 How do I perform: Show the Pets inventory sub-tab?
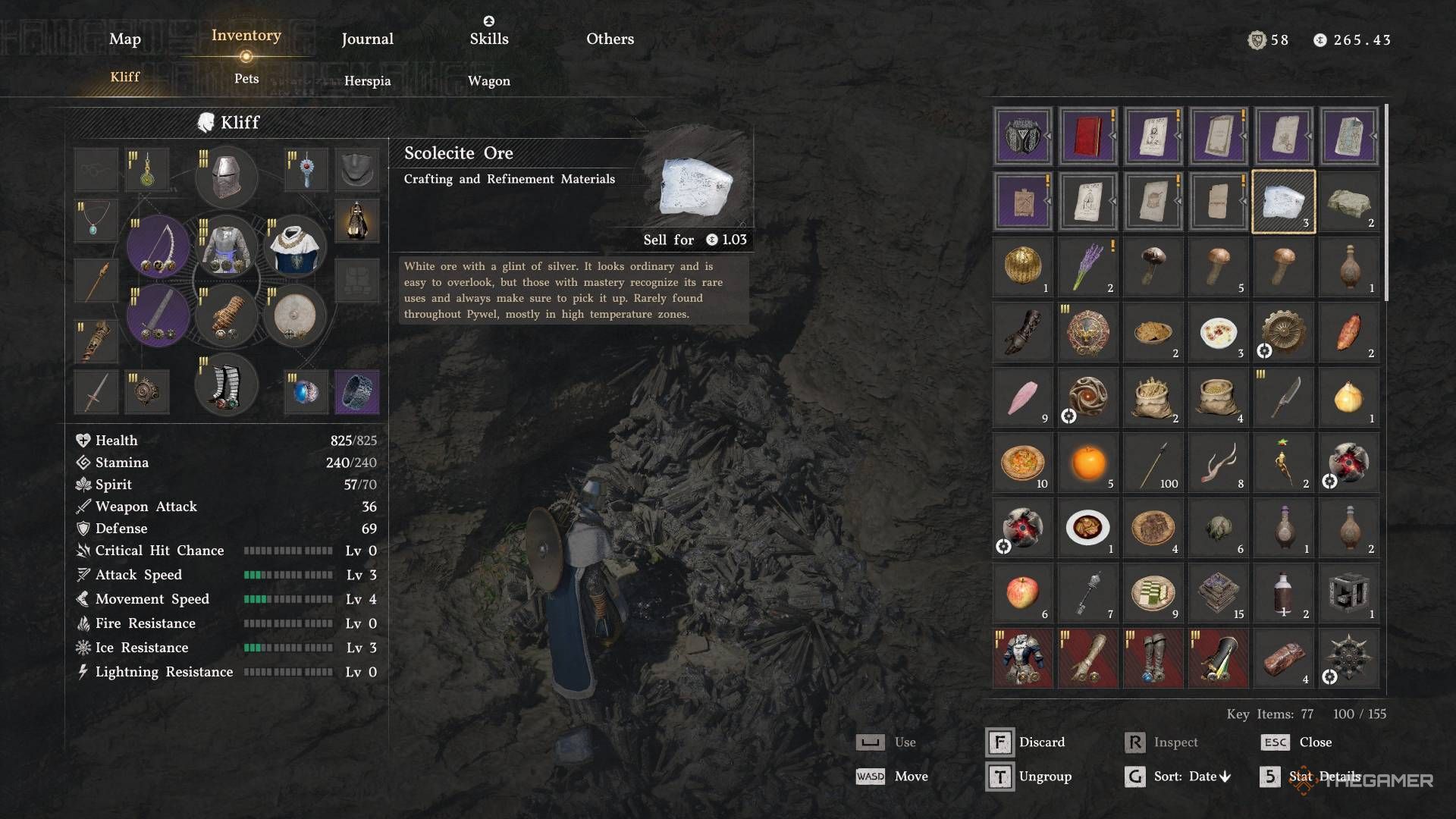click(x=246, y=79)
